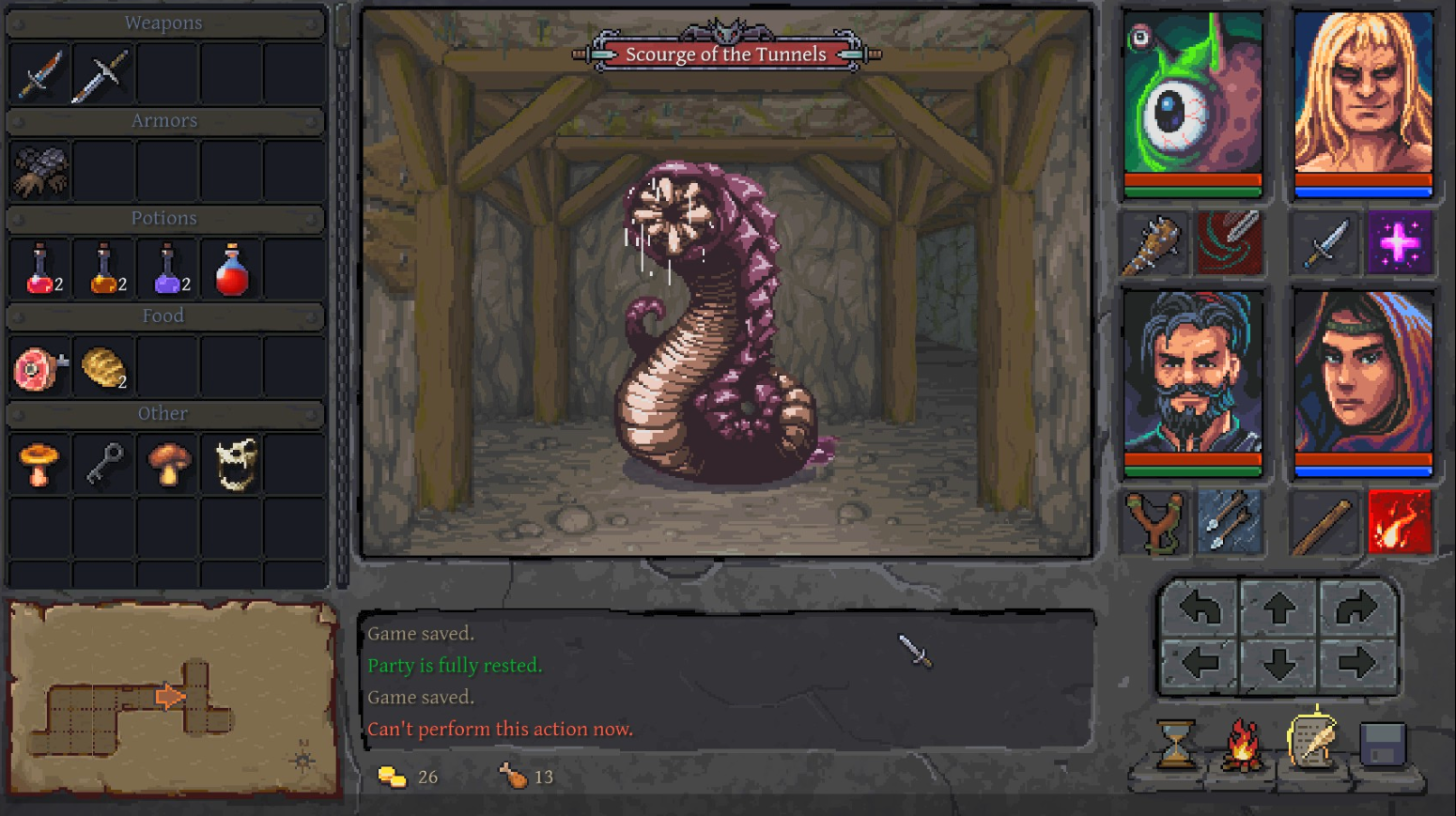
Task: Choose the purple potion slot
Action: (x=168, y=269)
